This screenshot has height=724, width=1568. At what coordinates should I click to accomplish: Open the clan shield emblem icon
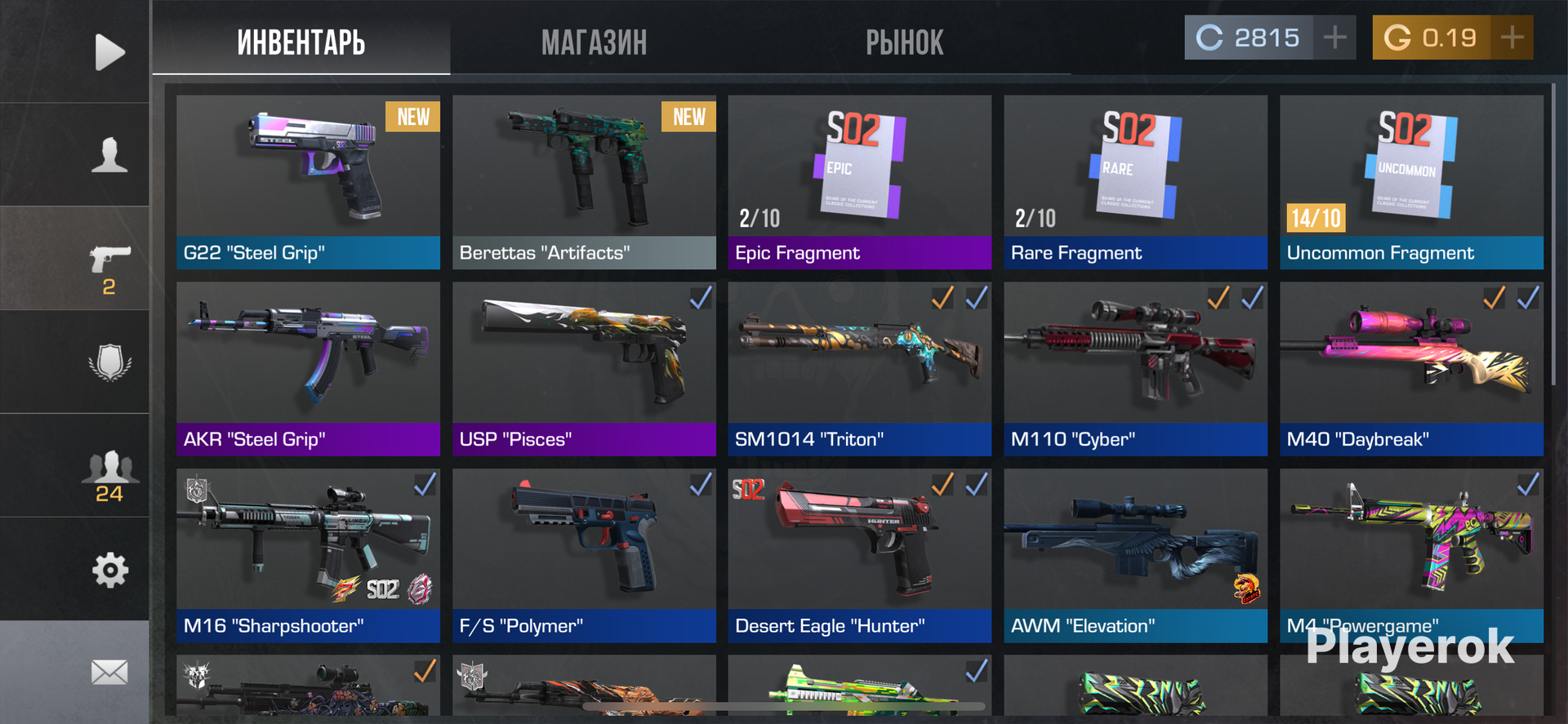109,362
